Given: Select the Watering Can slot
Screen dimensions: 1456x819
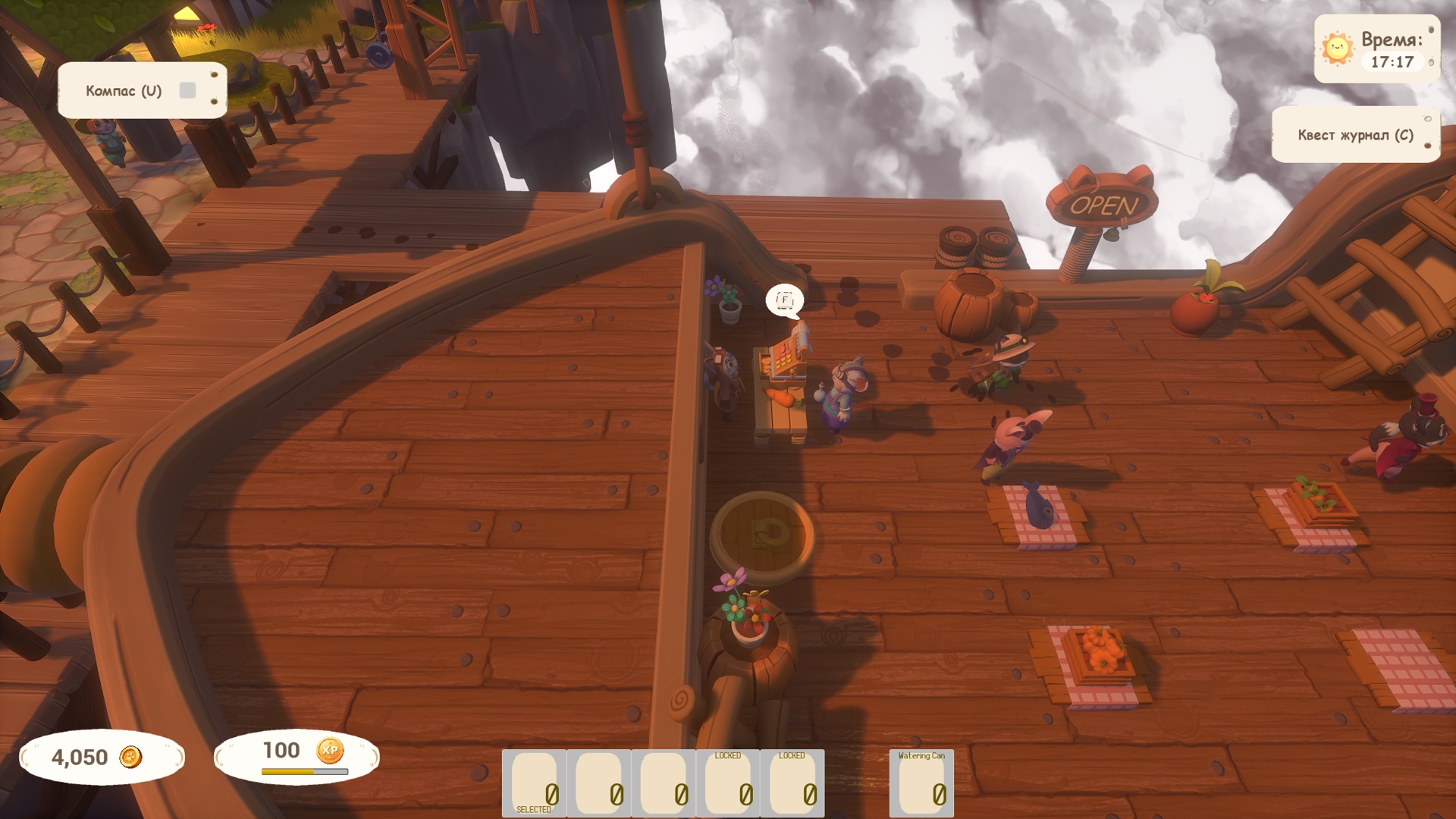Looking at the screenshot, I should (x=921, y=783).
